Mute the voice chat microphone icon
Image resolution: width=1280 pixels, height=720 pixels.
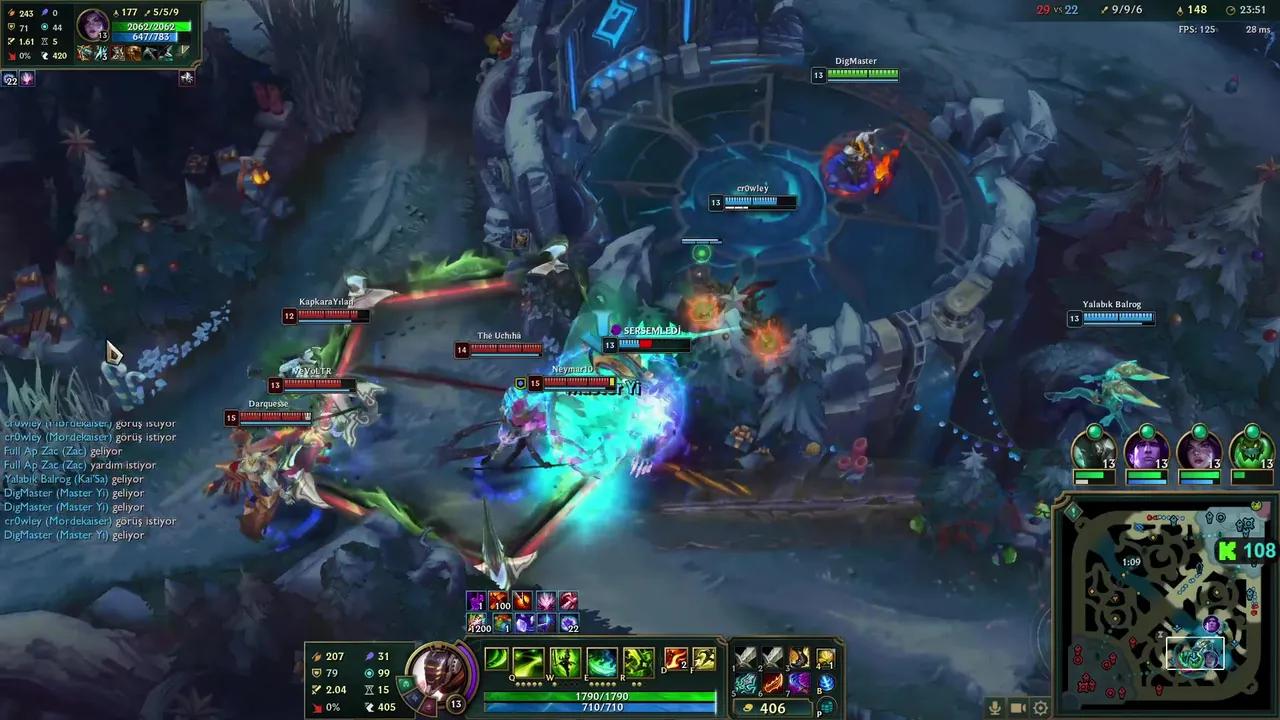(x=995, y=707)
